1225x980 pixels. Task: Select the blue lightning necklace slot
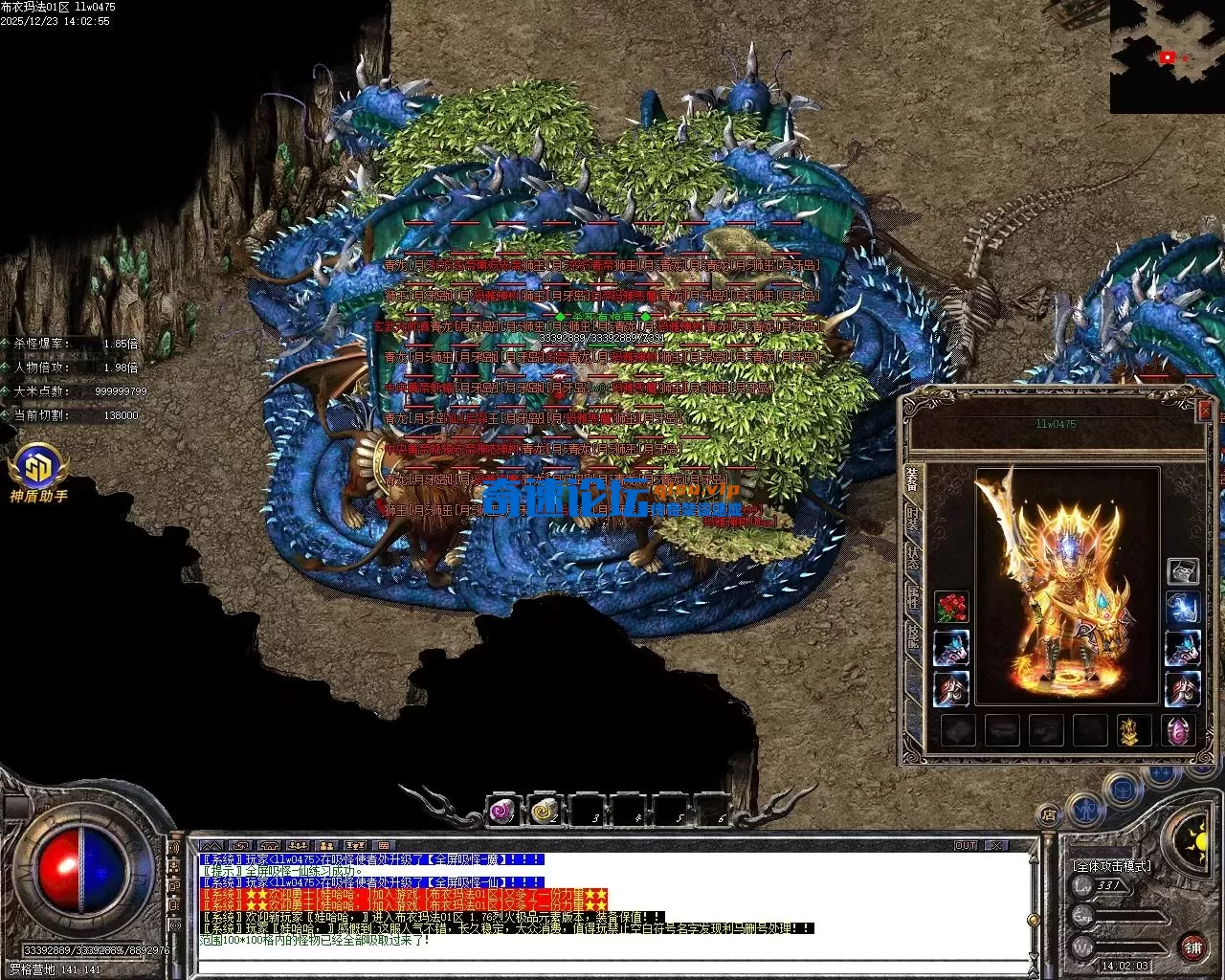pyautogui.click(x=1183, y=610)
